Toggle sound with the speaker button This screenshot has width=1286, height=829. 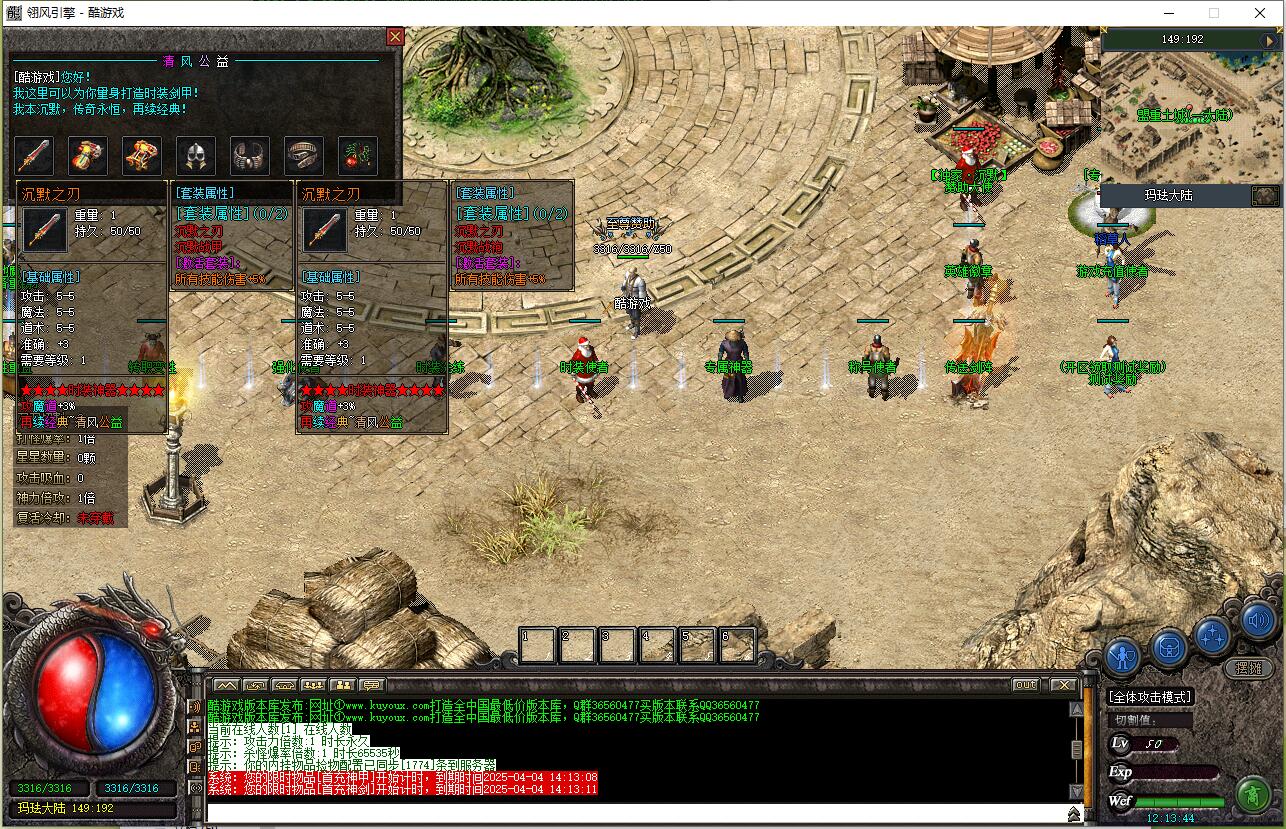click(x=1259, y=621)
